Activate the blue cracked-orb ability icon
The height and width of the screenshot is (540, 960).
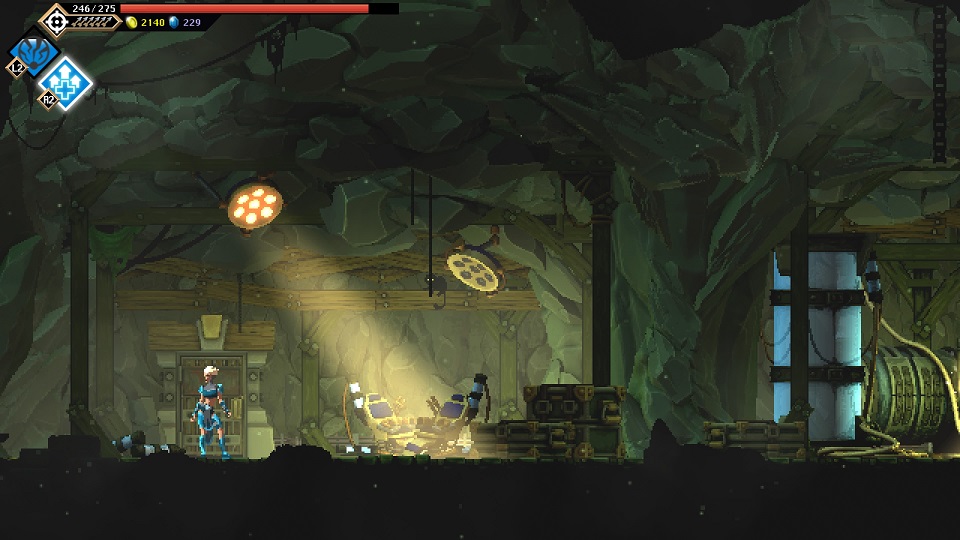pos(33,52)
